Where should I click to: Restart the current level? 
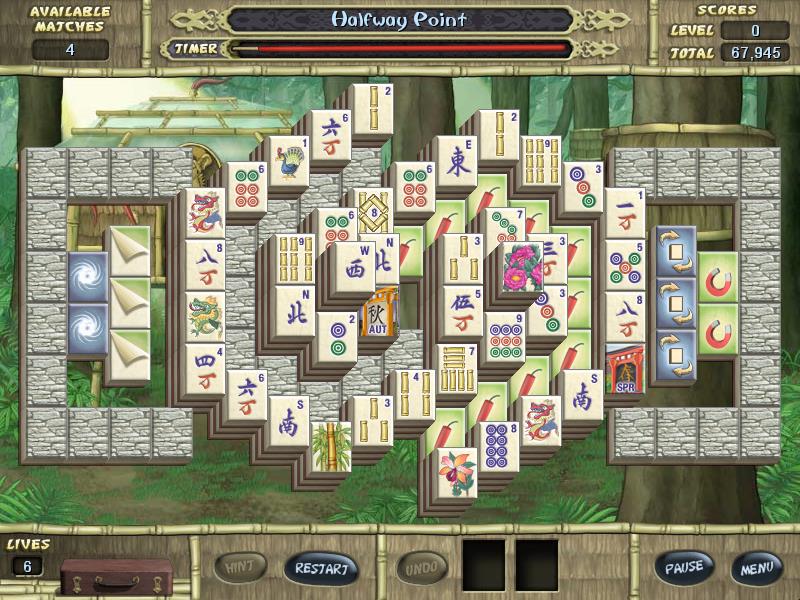pos(322,568)
